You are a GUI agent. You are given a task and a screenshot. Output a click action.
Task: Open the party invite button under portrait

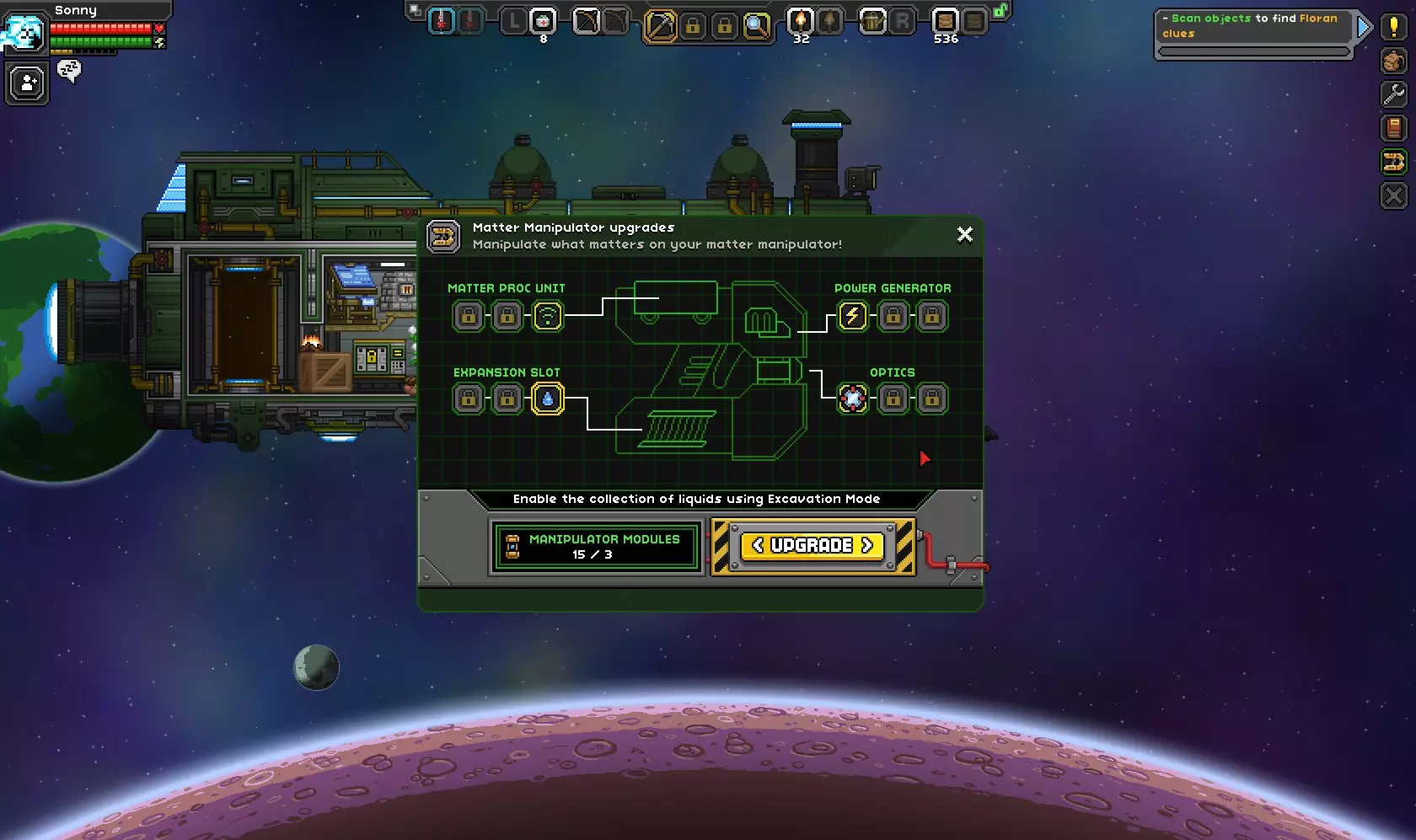click(x=27, y=83)
